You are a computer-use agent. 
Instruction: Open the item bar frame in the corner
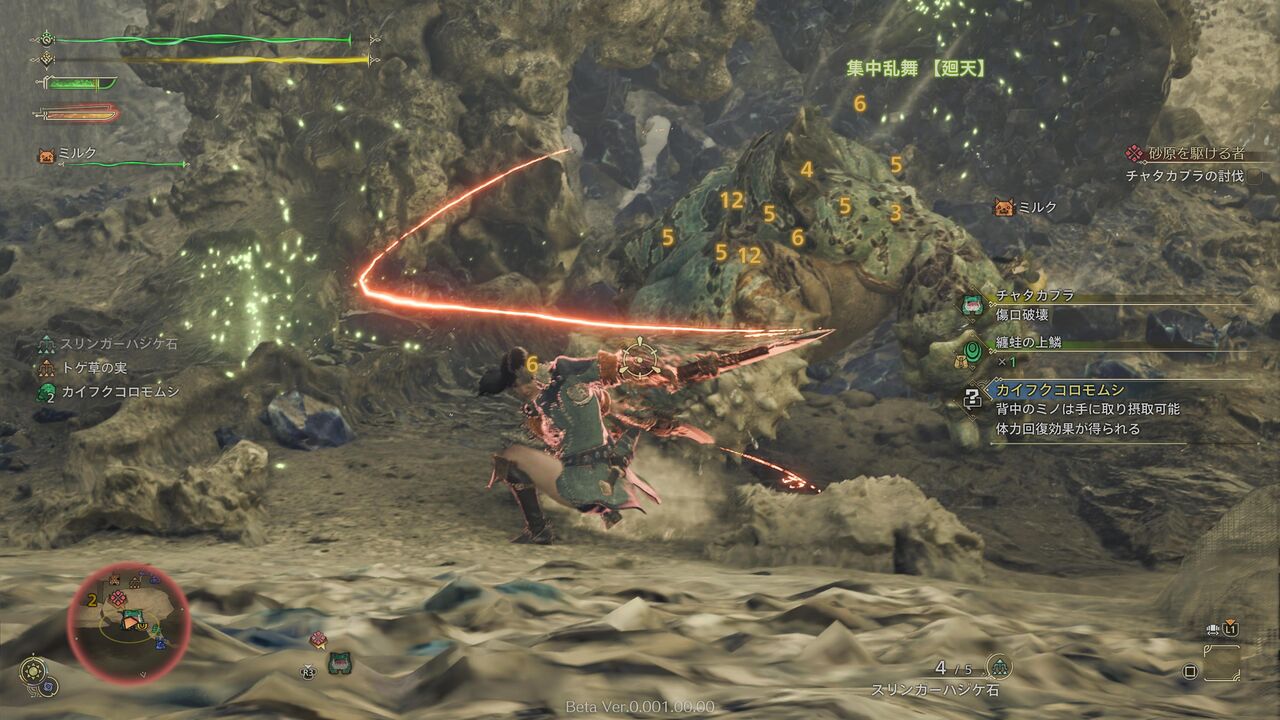point(1222,663)
